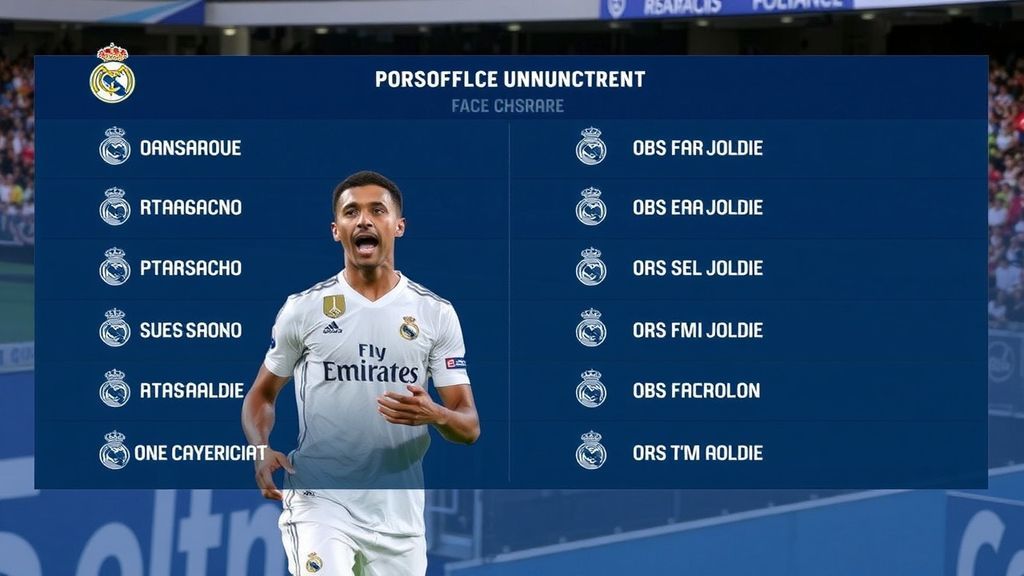
Task: Pick the OBS EAA JOLDIE entry
Action: [697, 207]
